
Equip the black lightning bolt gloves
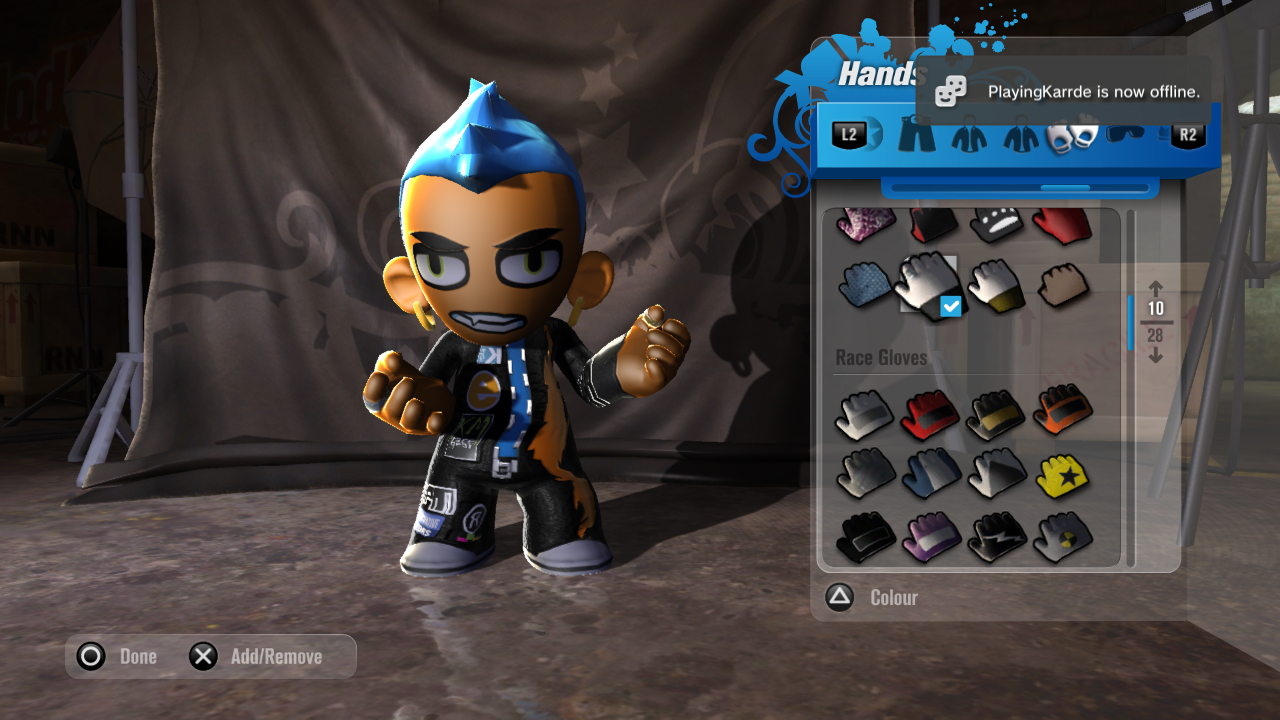(996, 537)
